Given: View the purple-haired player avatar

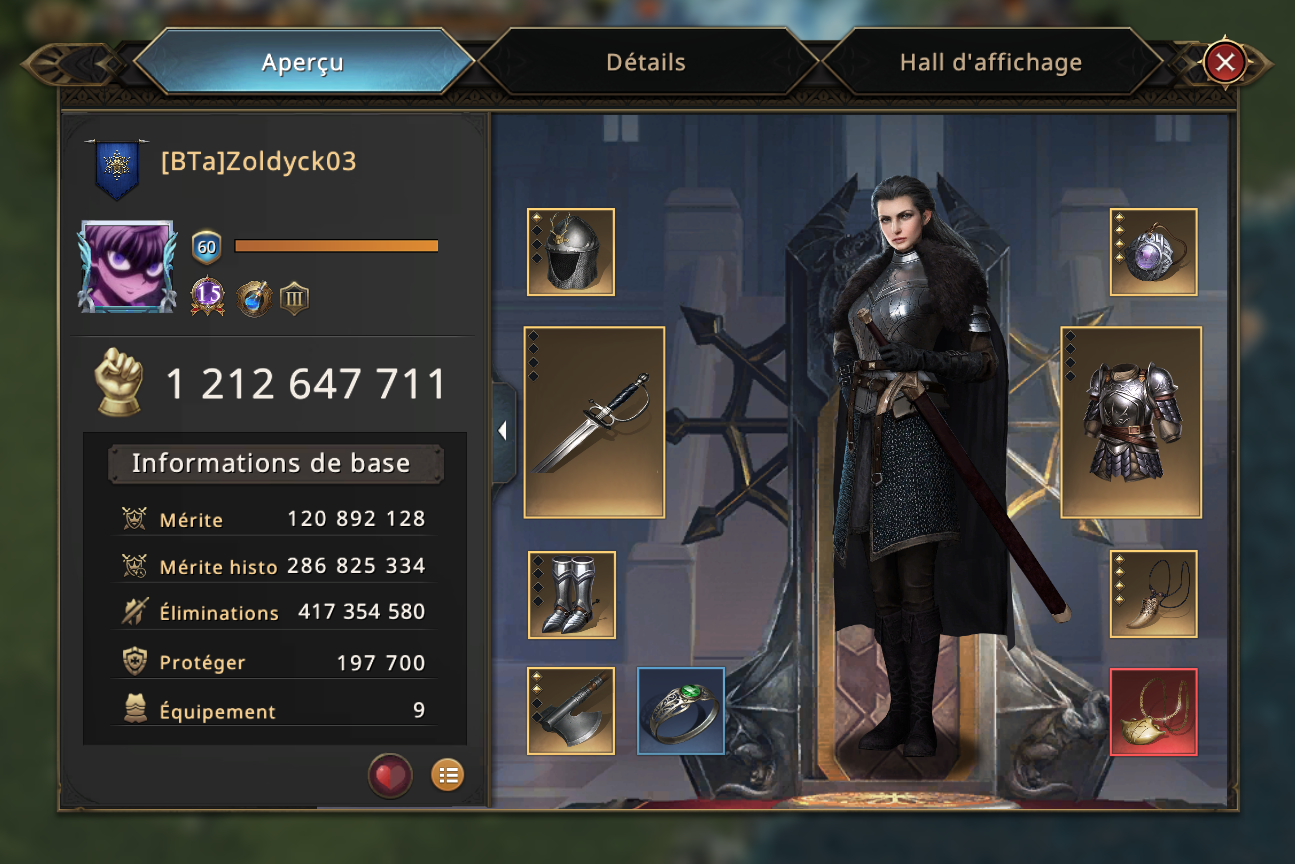Looking at the screenshot, I should point(127,267).
